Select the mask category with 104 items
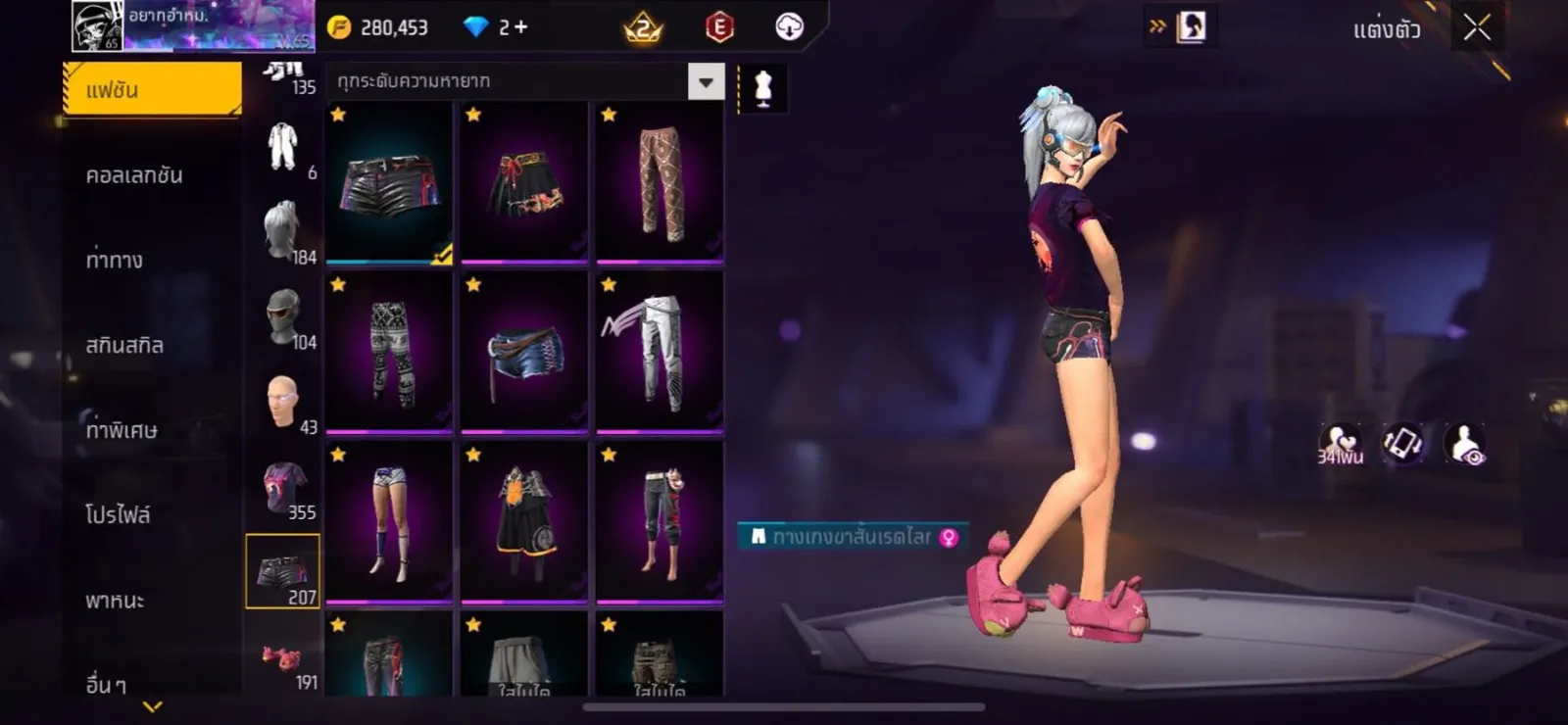Screen dimensions: 1568x725 coord(284,319)
